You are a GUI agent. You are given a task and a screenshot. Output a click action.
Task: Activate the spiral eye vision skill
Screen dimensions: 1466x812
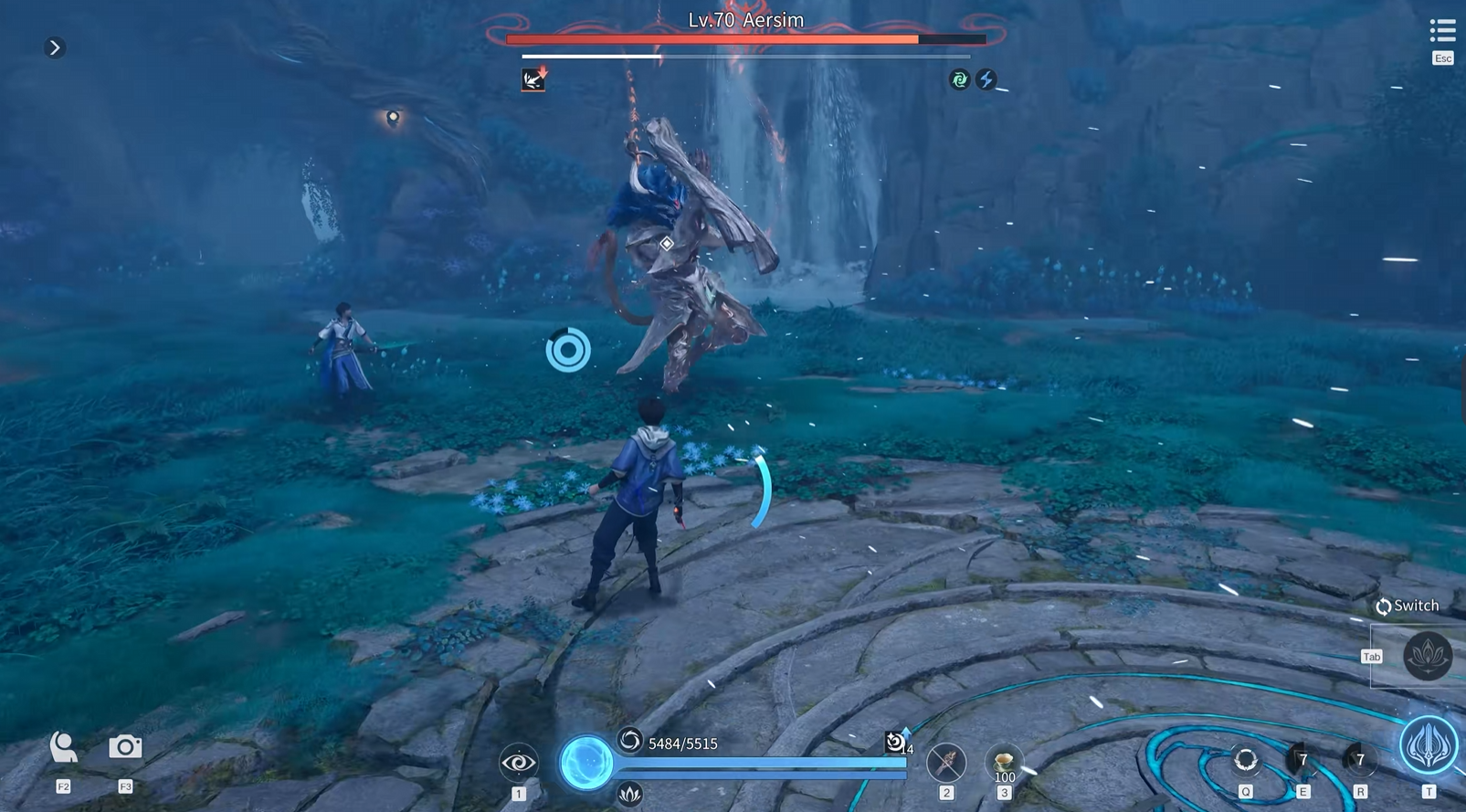tap(518, 762)
